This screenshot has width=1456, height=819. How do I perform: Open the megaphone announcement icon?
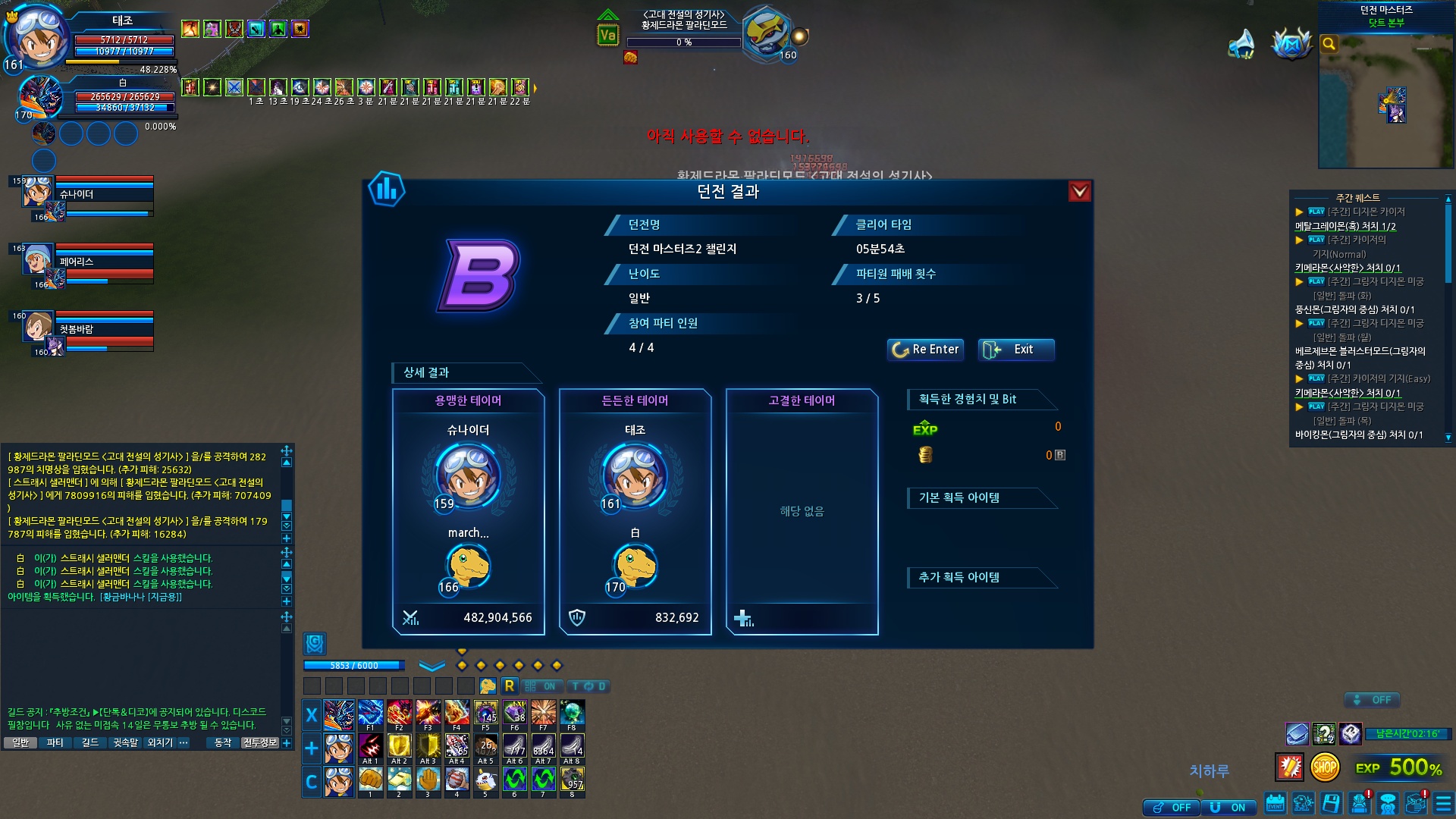[1241, 44]
